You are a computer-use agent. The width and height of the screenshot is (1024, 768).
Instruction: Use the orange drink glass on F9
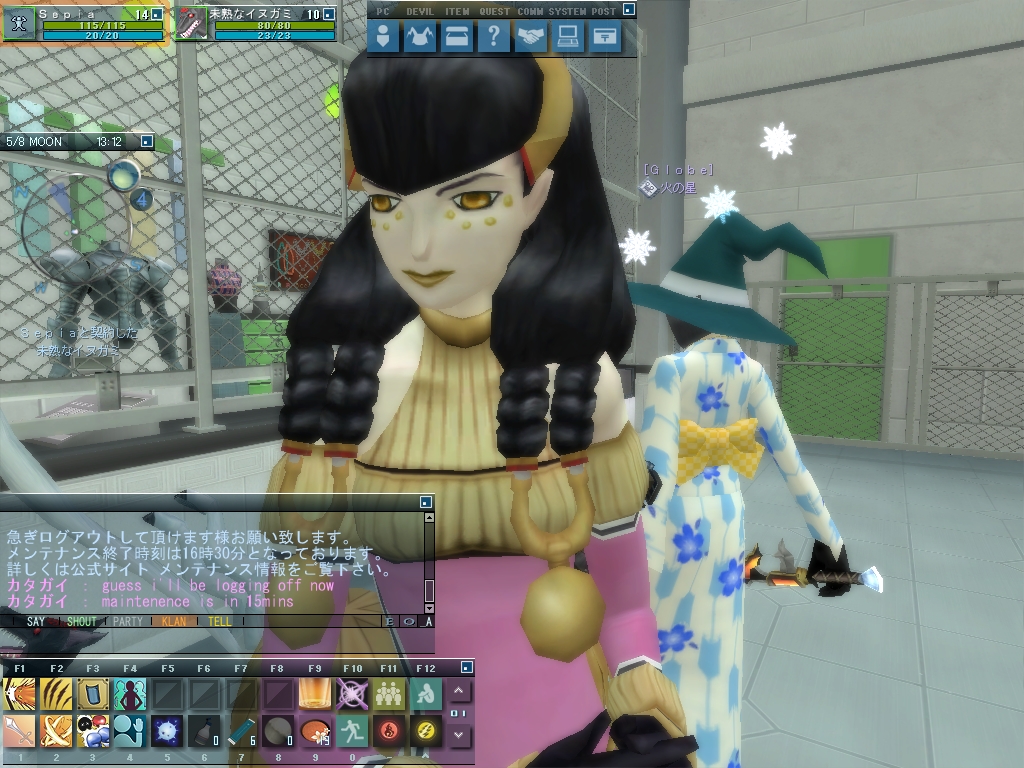[x=315, y=693]
